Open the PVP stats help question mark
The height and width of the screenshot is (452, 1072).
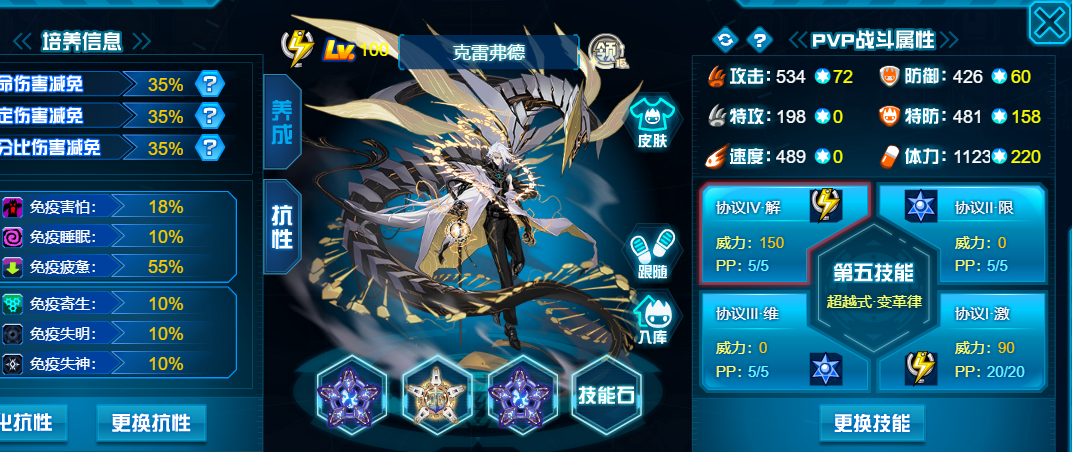pyautogui.click(x=759, y=40)
